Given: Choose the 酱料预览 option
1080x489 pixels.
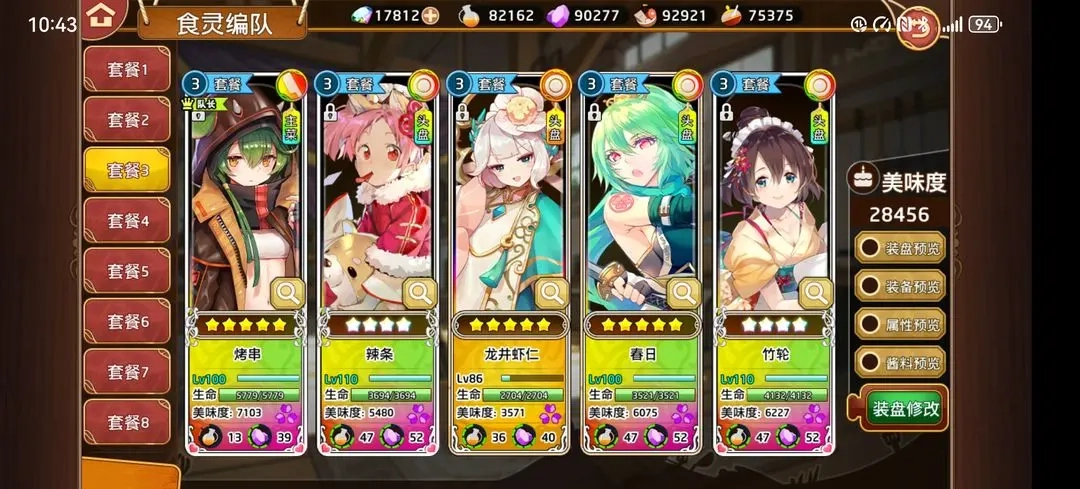Looking at the screenshot, I should [x=900, y=362].
